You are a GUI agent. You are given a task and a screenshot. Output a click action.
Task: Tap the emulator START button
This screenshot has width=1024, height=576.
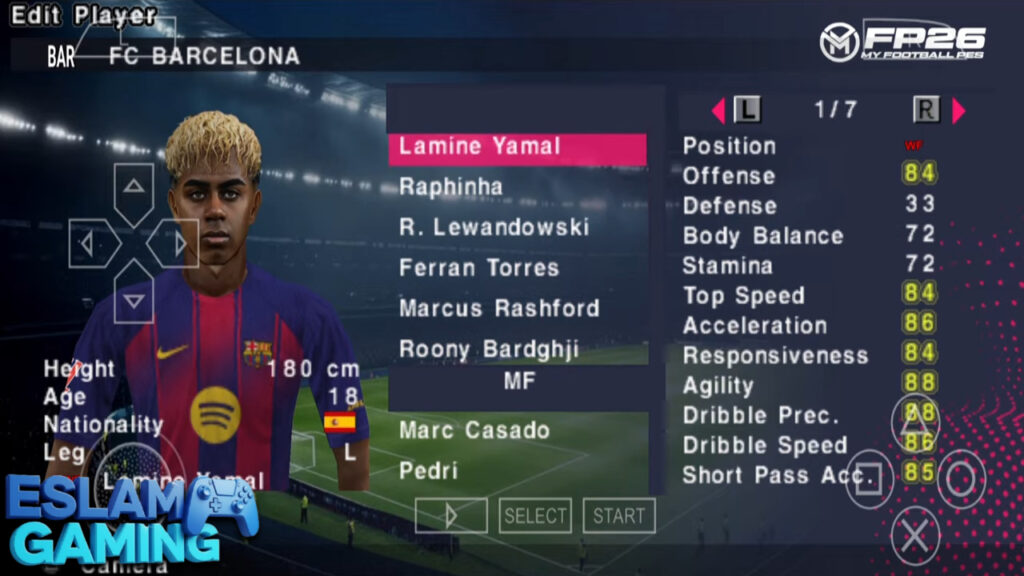pos(619,516)
